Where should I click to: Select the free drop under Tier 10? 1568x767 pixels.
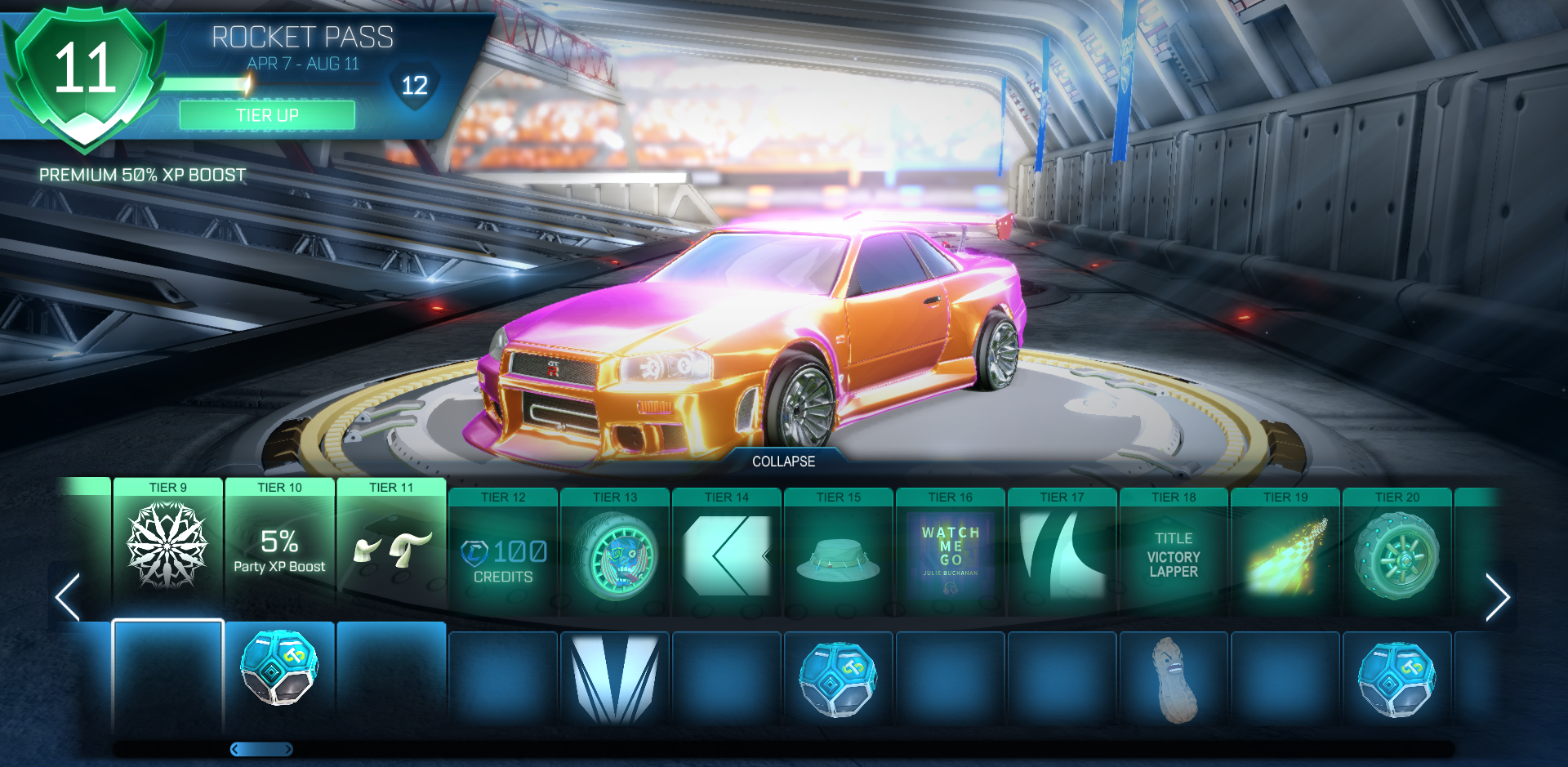click(x=279, y=668)
